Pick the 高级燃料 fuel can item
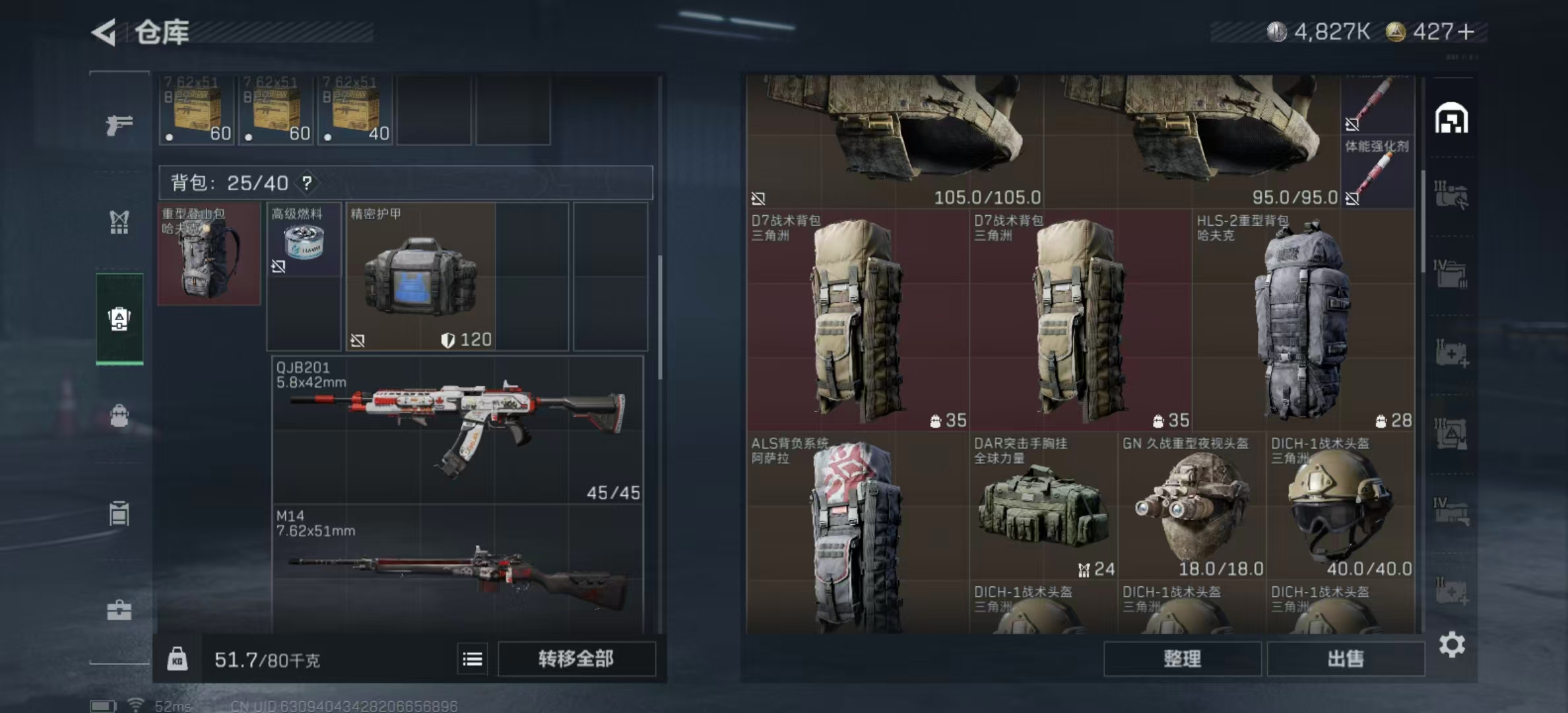The width and height of the screenshot is (1568, 713). point(304,243)
